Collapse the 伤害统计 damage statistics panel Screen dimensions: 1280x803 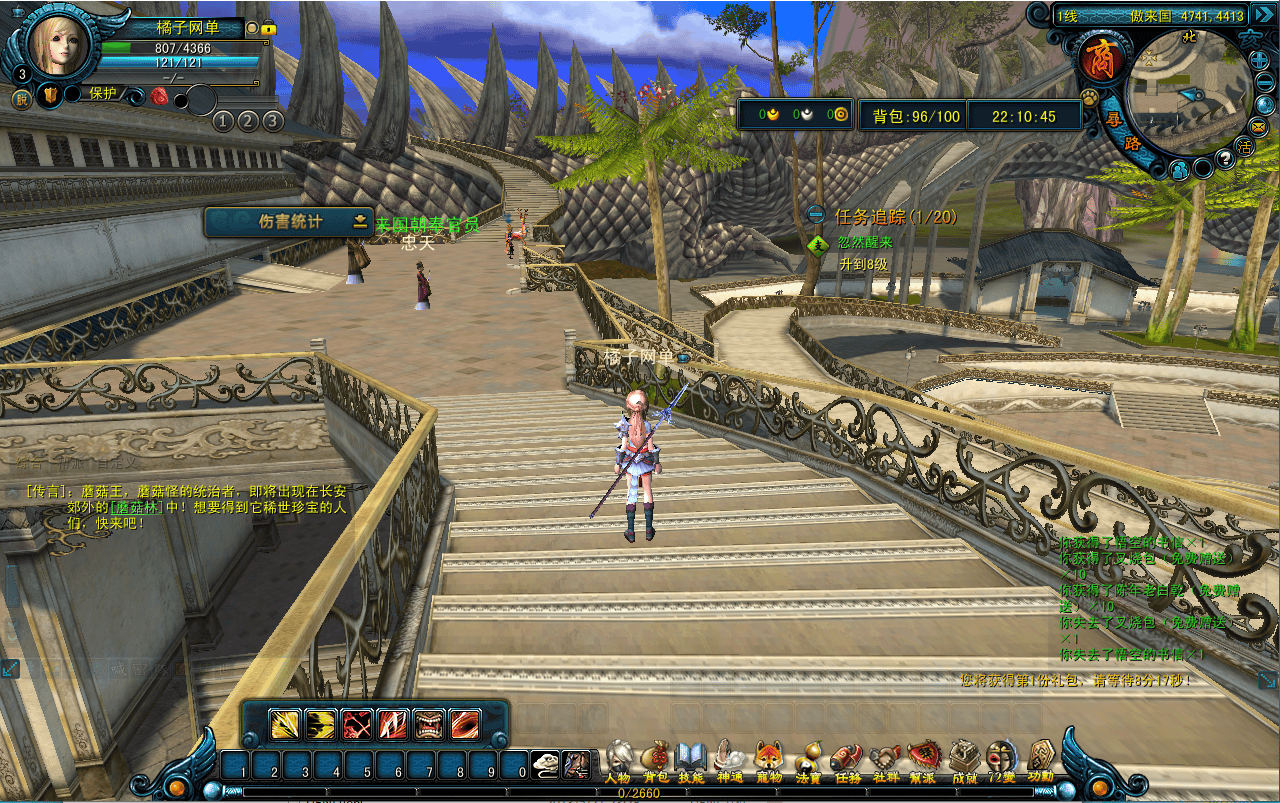(360, 222)
